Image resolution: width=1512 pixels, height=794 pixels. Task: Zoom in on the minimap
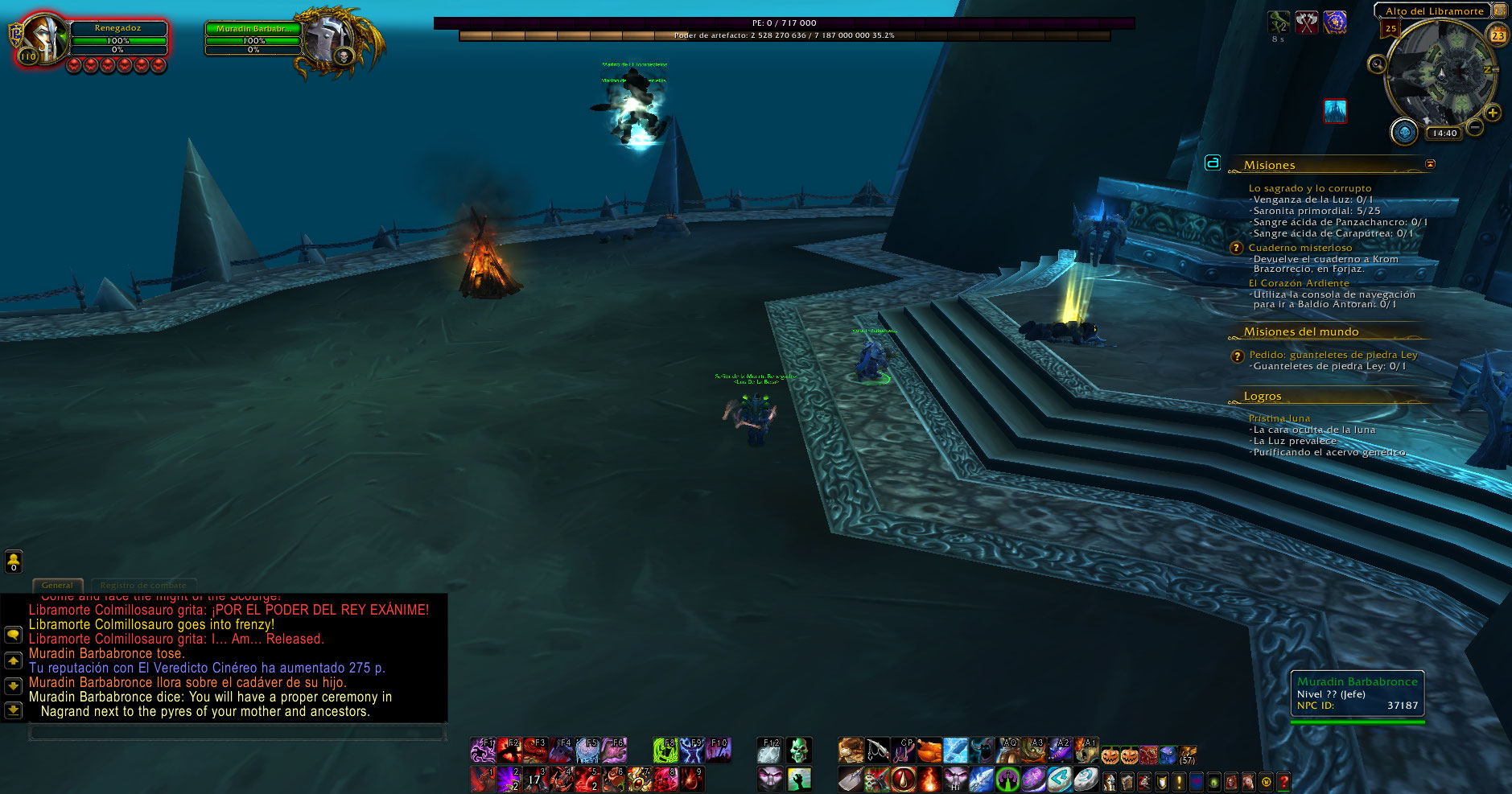[1493, 113]
